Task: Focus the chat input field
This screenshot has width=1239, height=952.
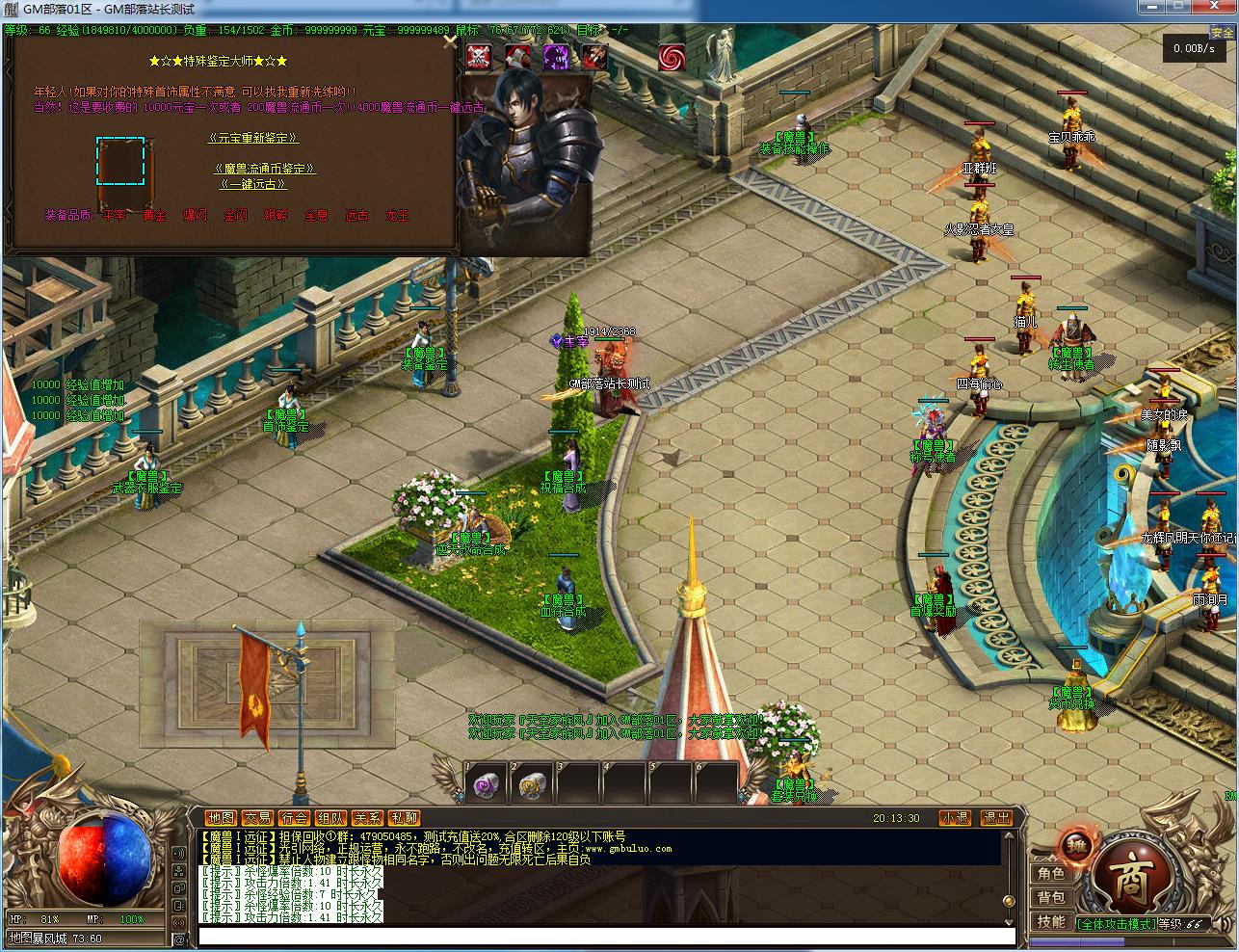Action: (x=607, y=937)
